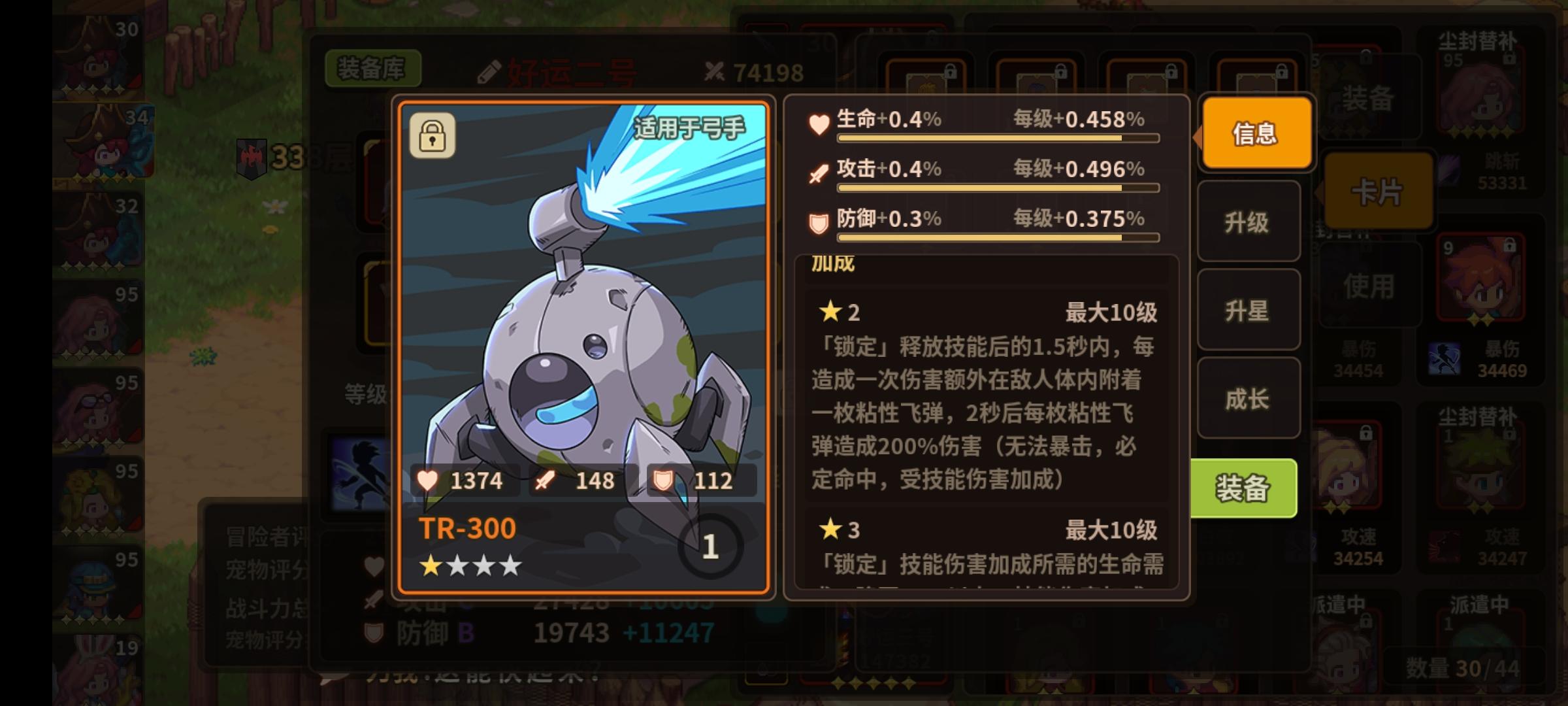The height and width of the screenshot is (706, 1568).
Task: Click the heart icon next to the 1374 stat
Action: [x=428, y=481]
